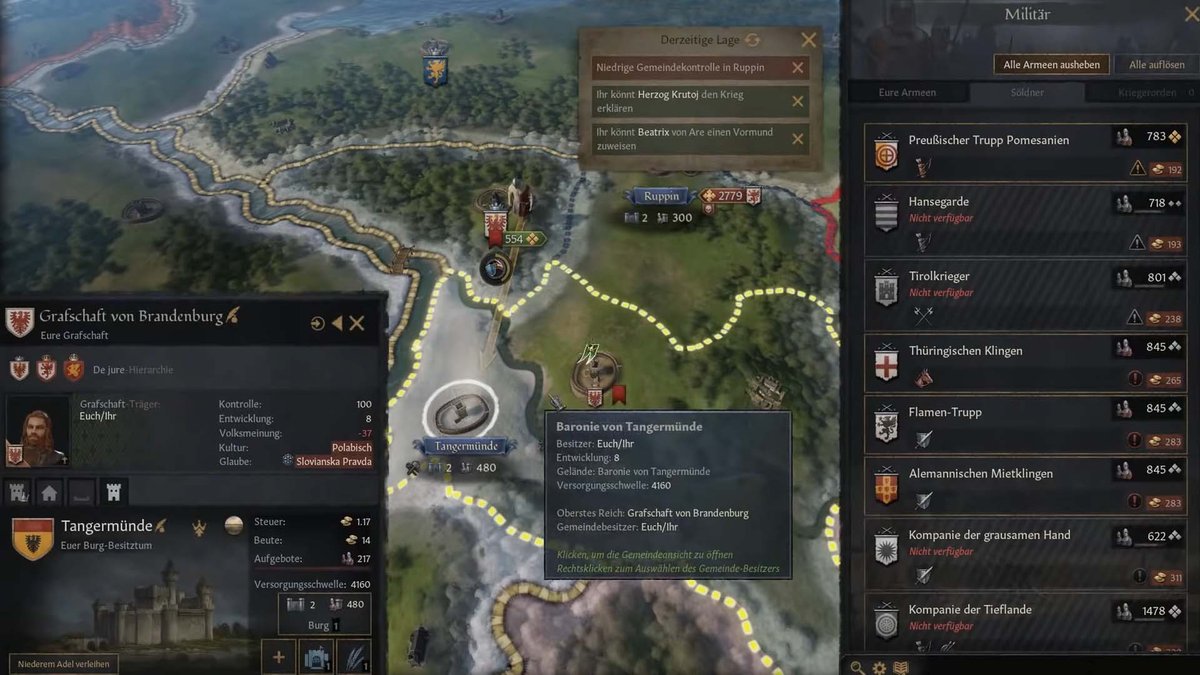Close the Grafschaft von Brandenburg window
The image size is (1200, 675).
coord(357,323)
